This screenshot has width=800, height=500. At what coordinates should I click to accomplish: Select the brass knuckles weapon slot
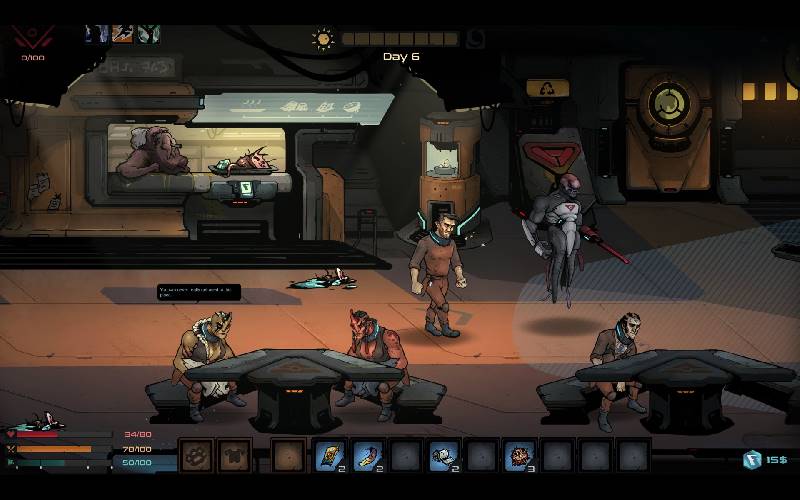[x=196, y=456]
